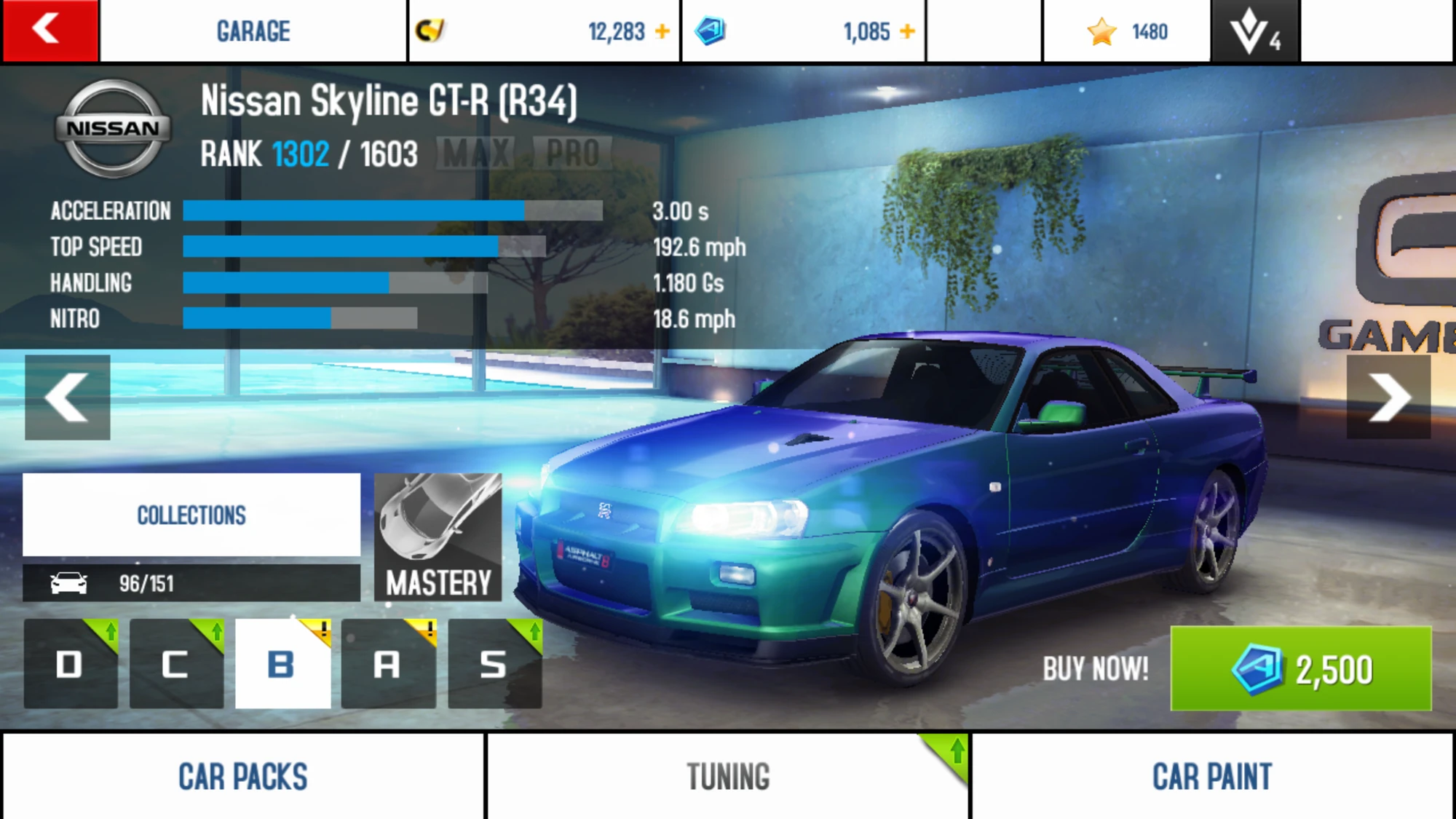The width and height of the screenshot is (1456, 819).
Task: Open the Collections panel
Action: 191,515
